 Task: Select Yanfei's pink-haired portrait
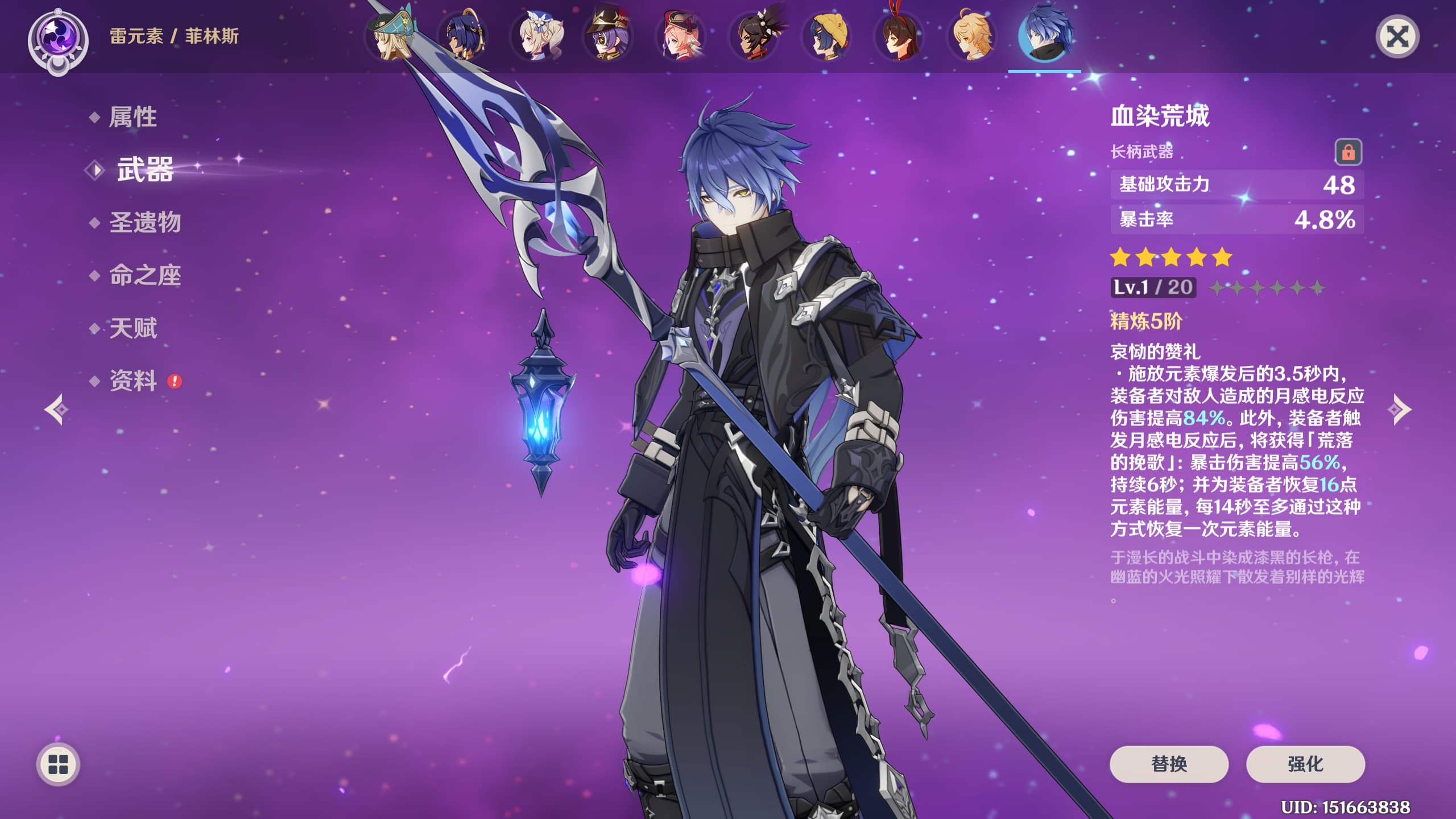pyautogui.click(x=680, y=36)
